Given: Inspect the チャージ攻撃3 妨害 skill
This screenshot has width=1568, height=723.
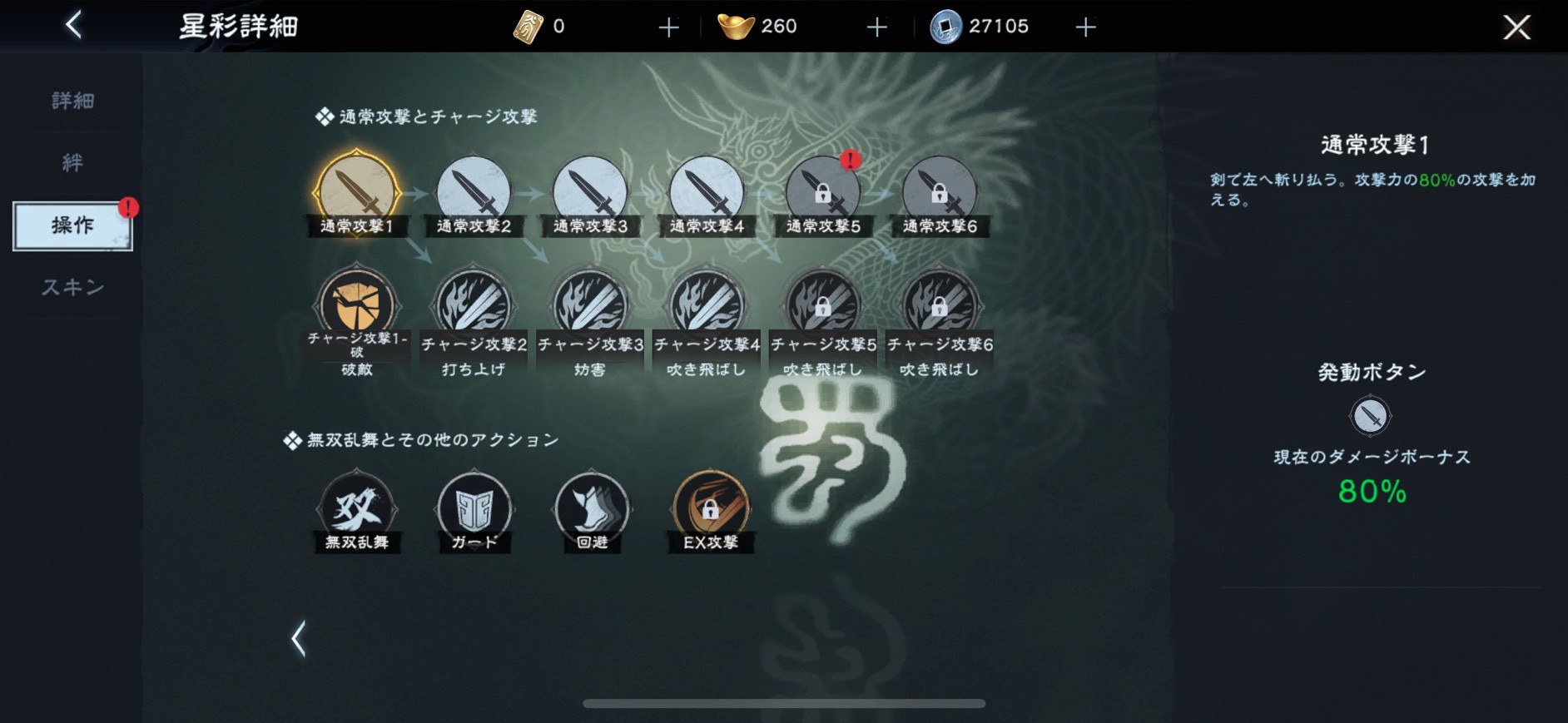Looking at the screenshot, I should [590, 304].
